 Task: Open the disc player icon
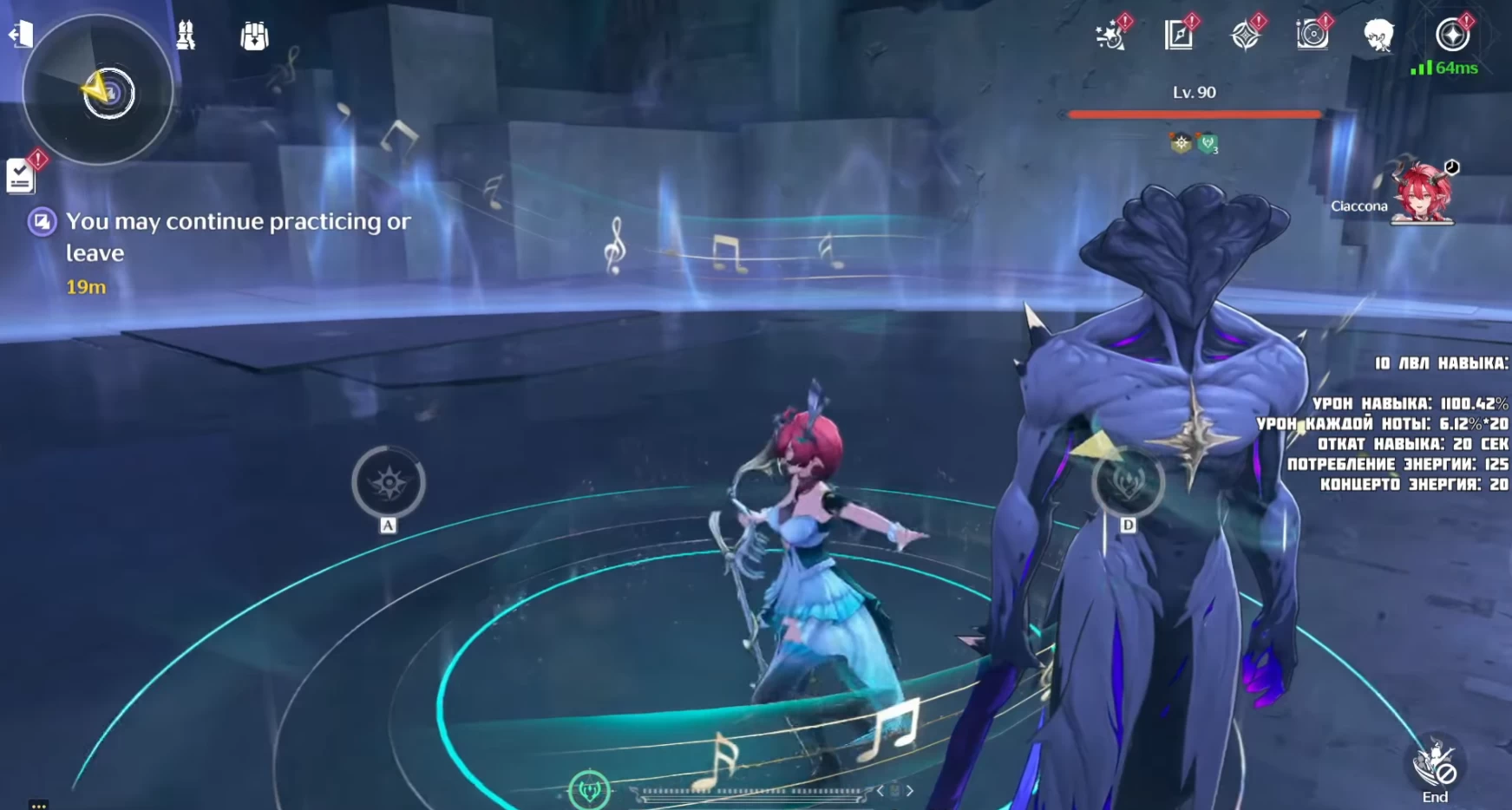[x=1312, y=36]
